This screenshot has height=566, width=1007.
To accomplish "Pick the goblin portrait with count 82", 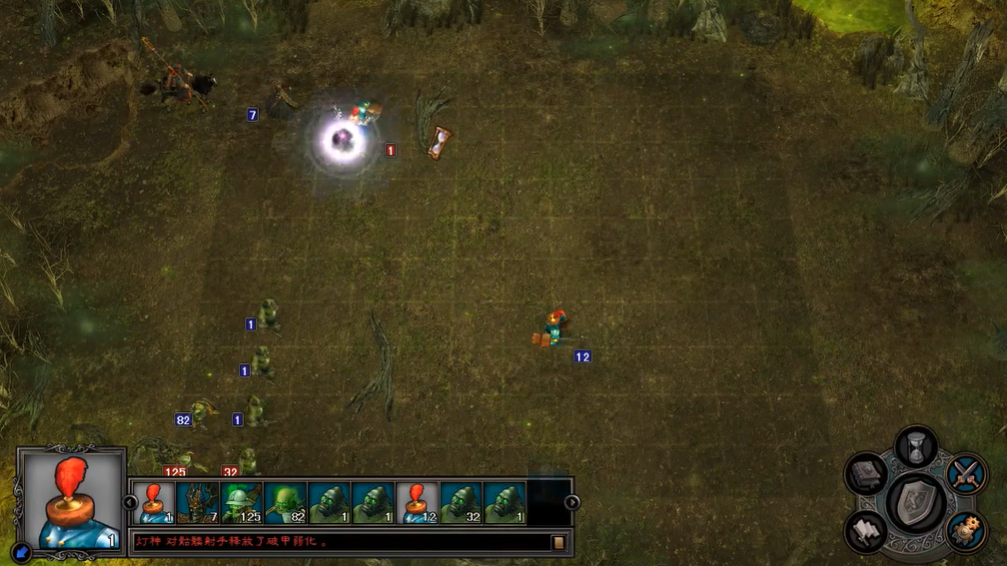I will (286, 503).
